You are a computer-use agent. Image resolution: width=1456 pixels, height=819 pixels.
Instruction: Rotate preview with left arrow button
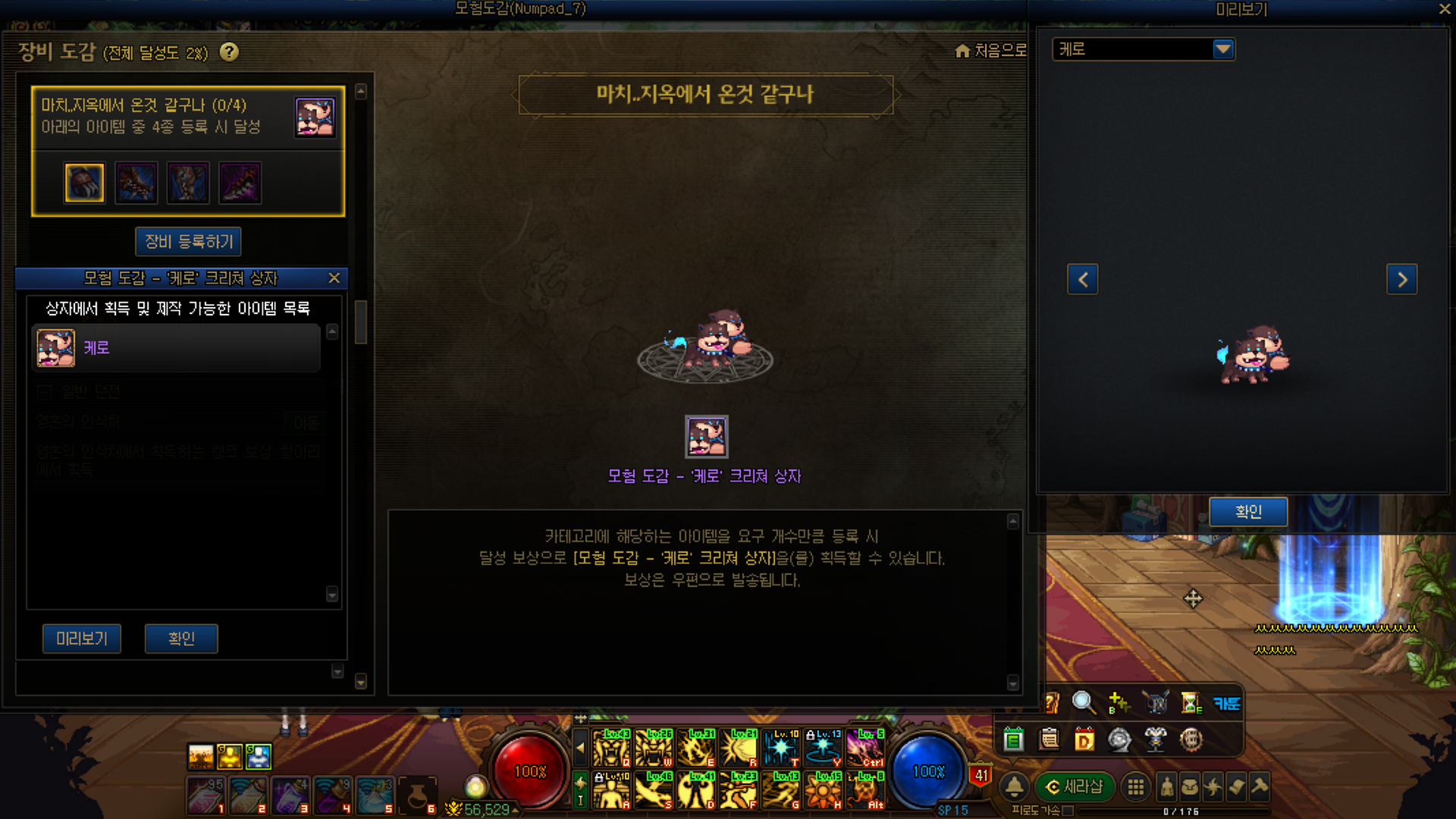[1082, 279]
